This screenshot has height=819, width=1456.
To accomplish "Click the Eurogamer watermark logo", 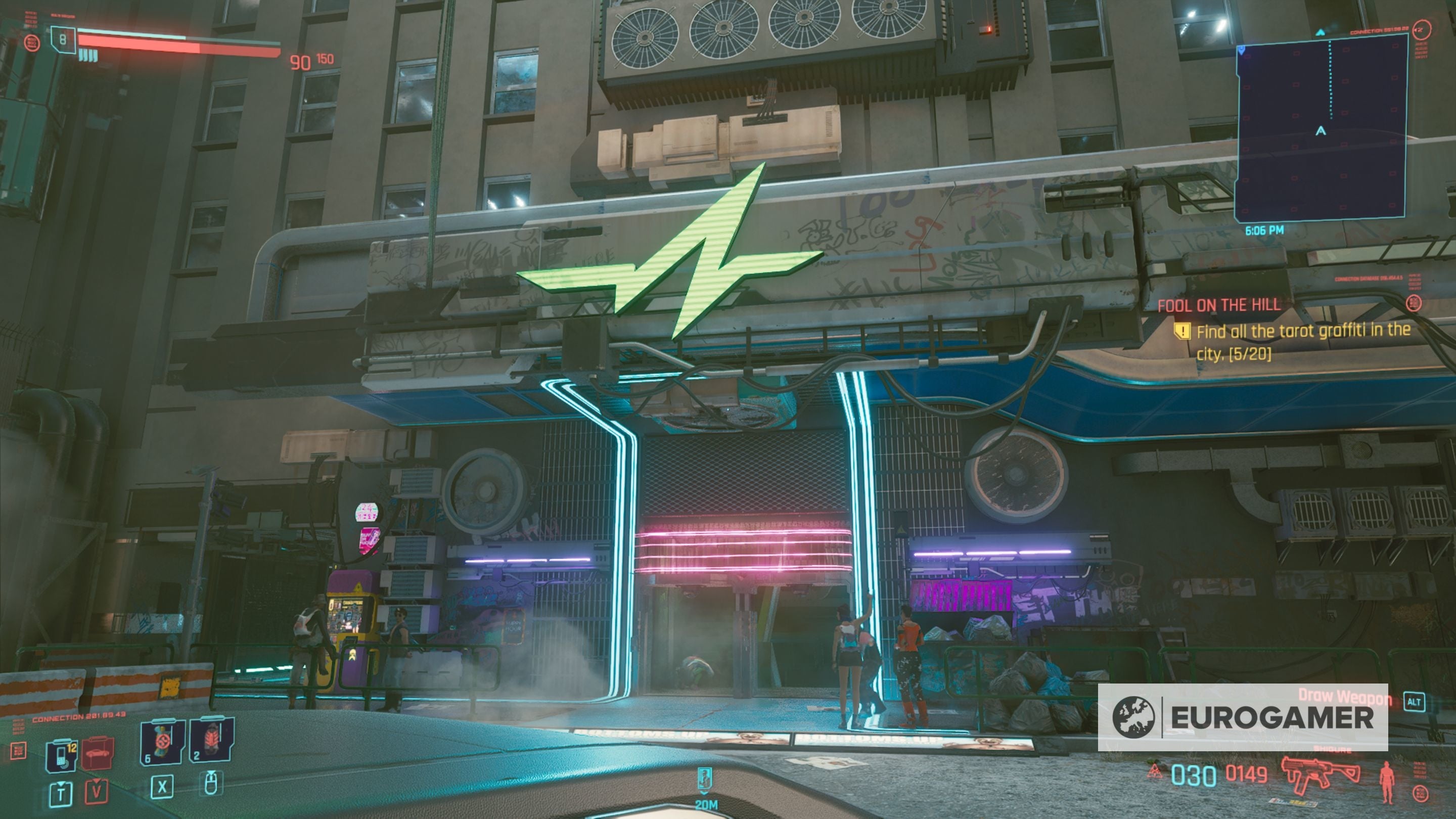I will tap(1242, 717).
